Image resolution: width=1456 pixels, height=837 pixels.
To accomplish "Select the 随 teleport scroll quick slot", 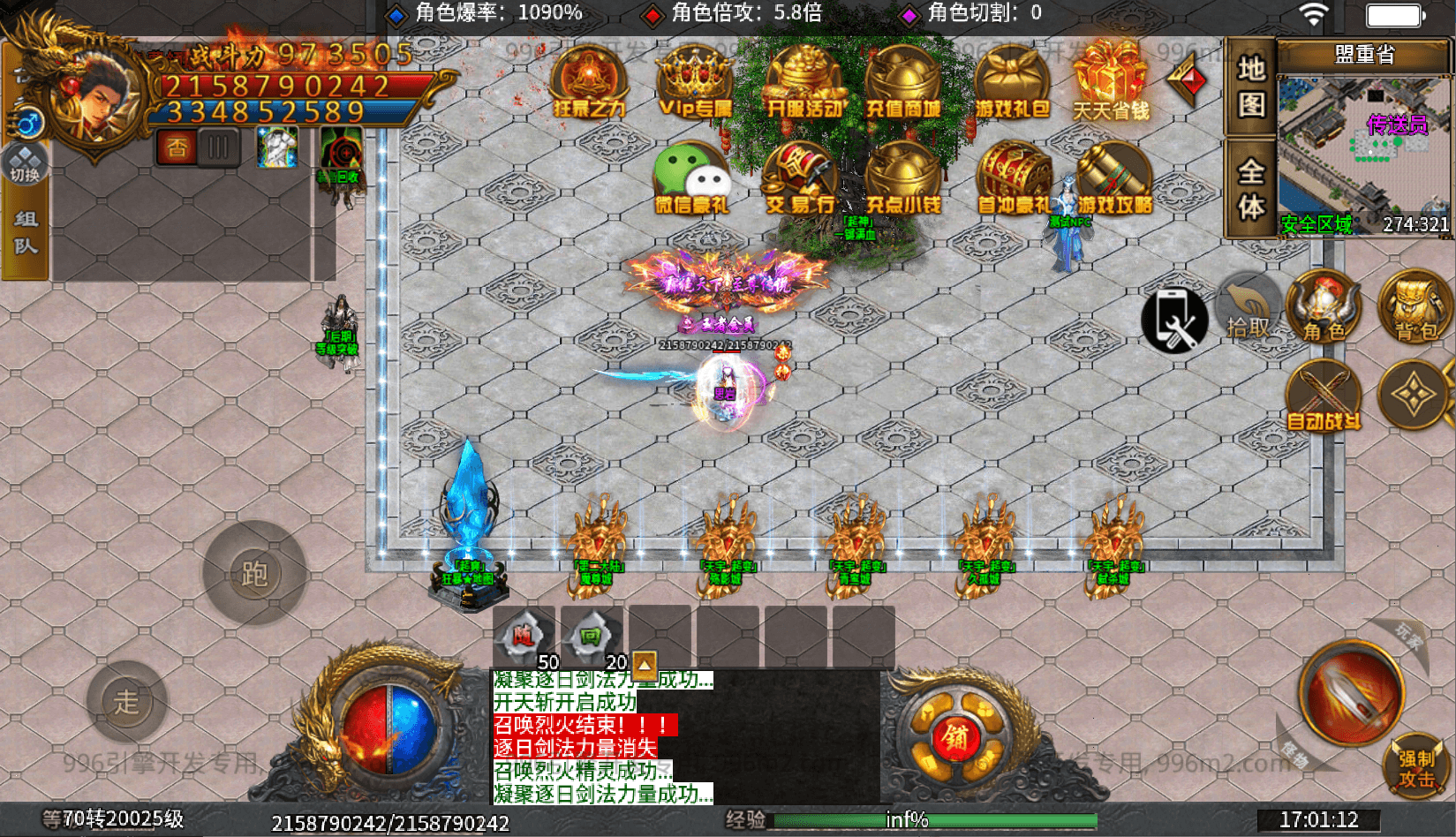I will click(523, 632).
